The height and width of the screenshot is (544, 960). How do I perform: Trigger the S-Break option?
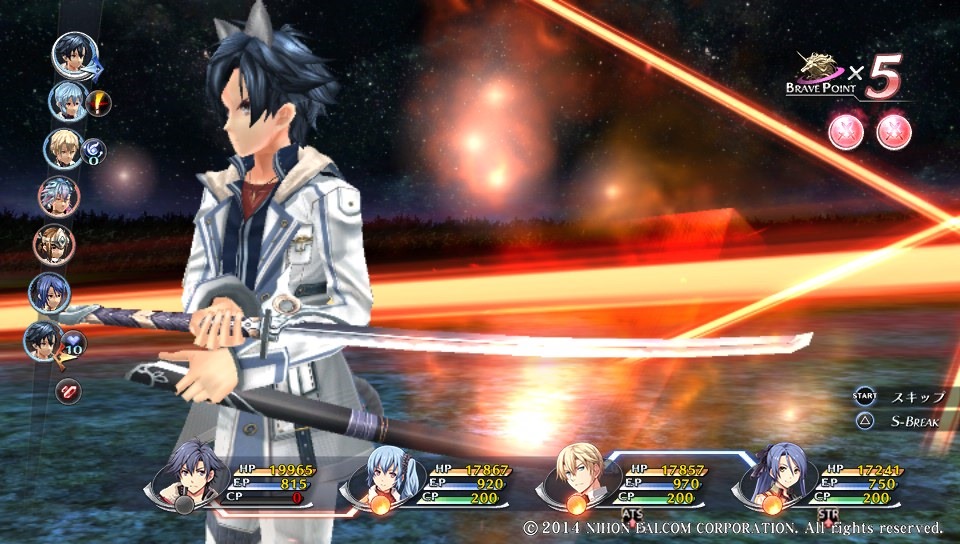(x=914, y=420)
